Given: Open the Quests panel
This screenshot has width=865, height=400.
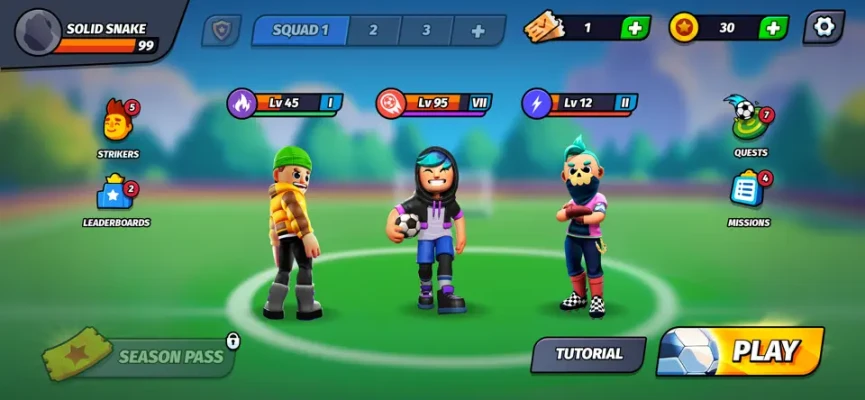Looking at the screenshot, I should pos(750,123).
